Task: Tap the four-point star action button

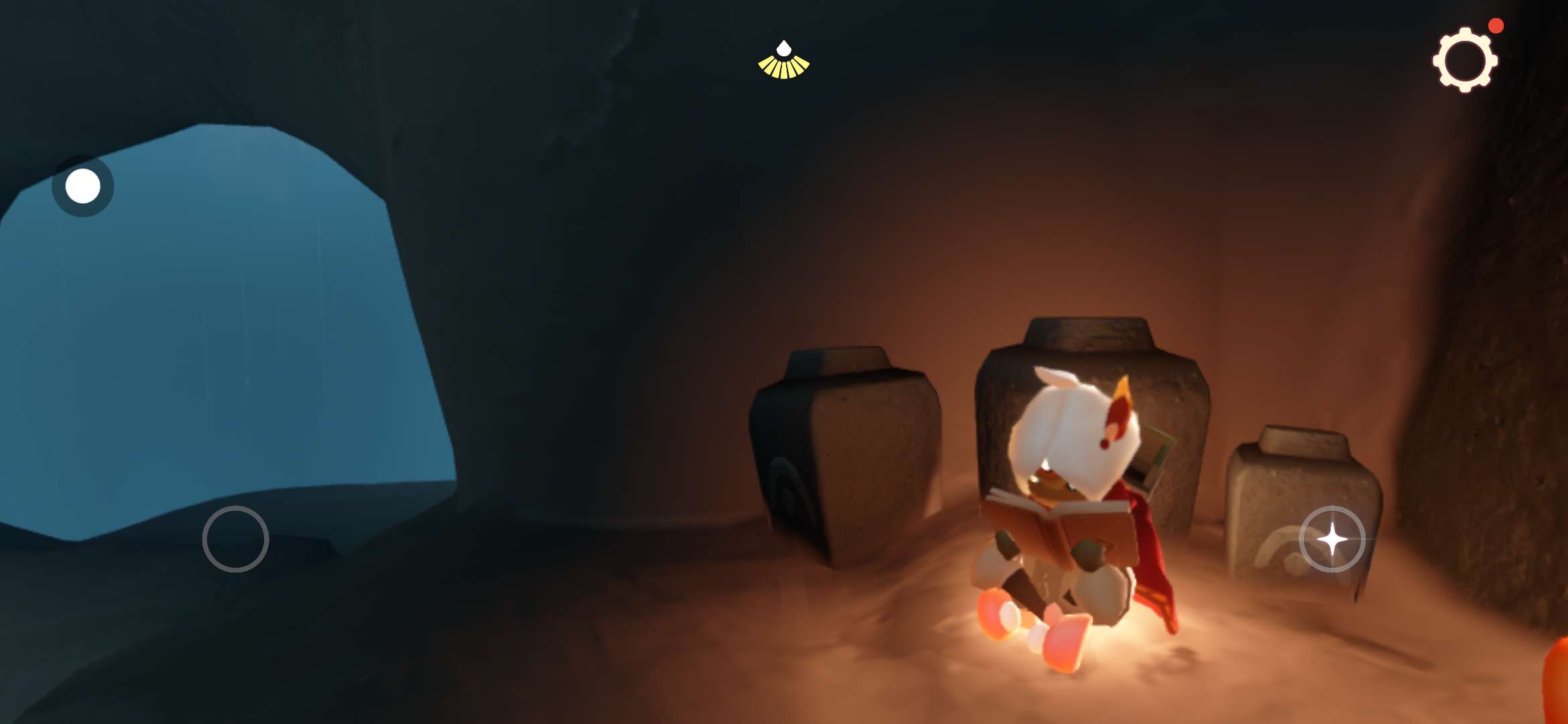Action: tap(1331, 539)
